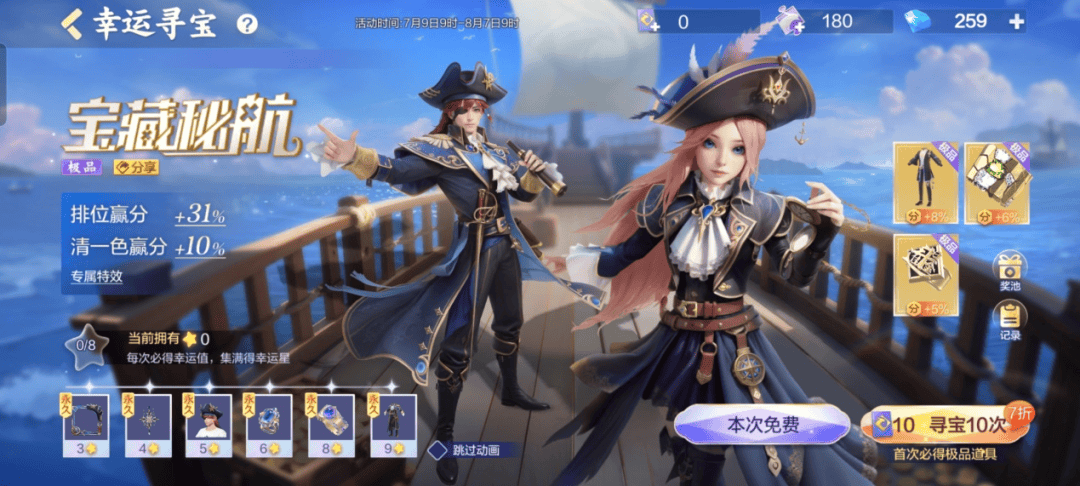Screen dimensions: 1080x486
Task: Select the sparkle effect reward for 4 stars
Action: (148, 420)
